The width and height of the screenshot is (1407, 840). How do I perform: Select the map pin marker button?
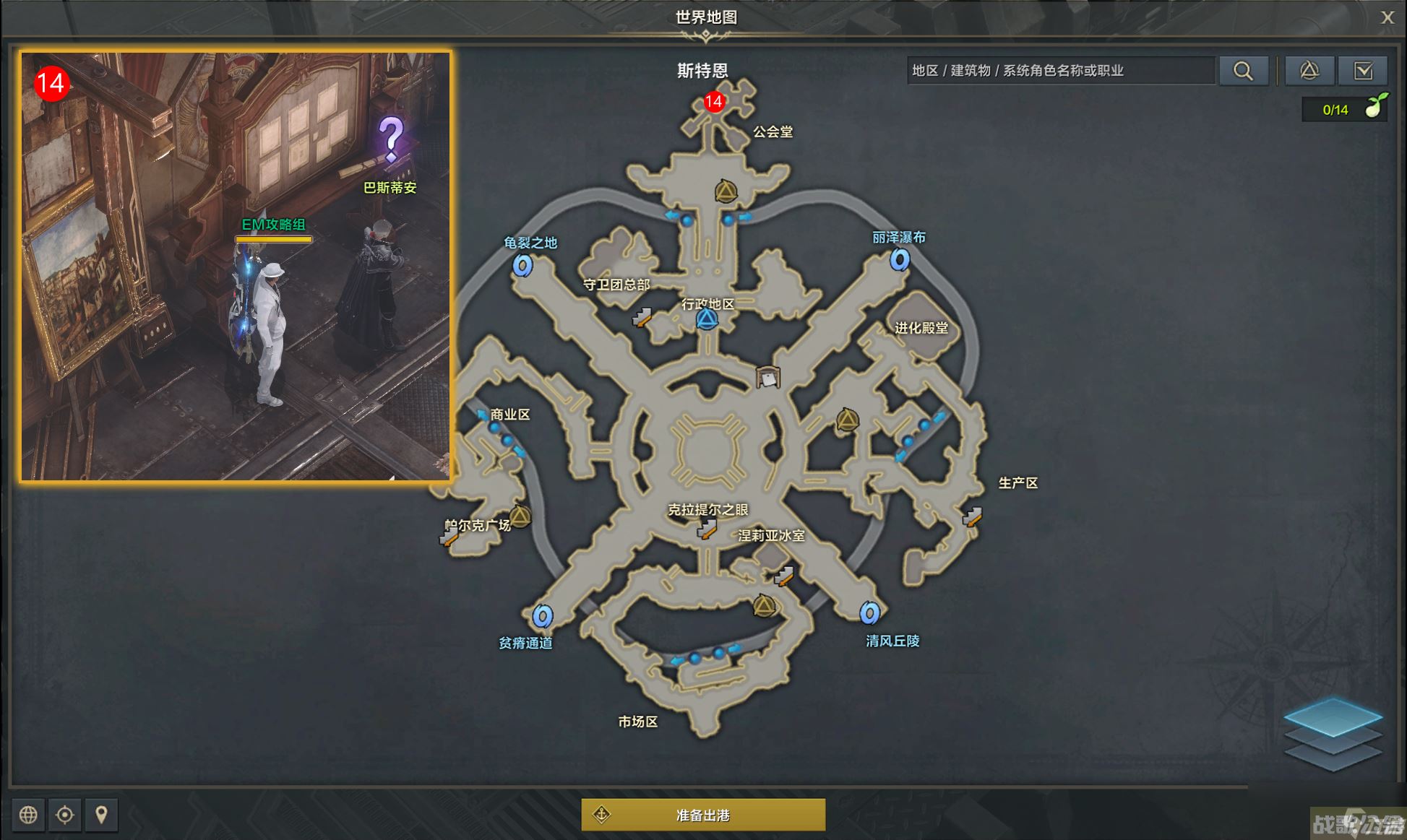101,815
